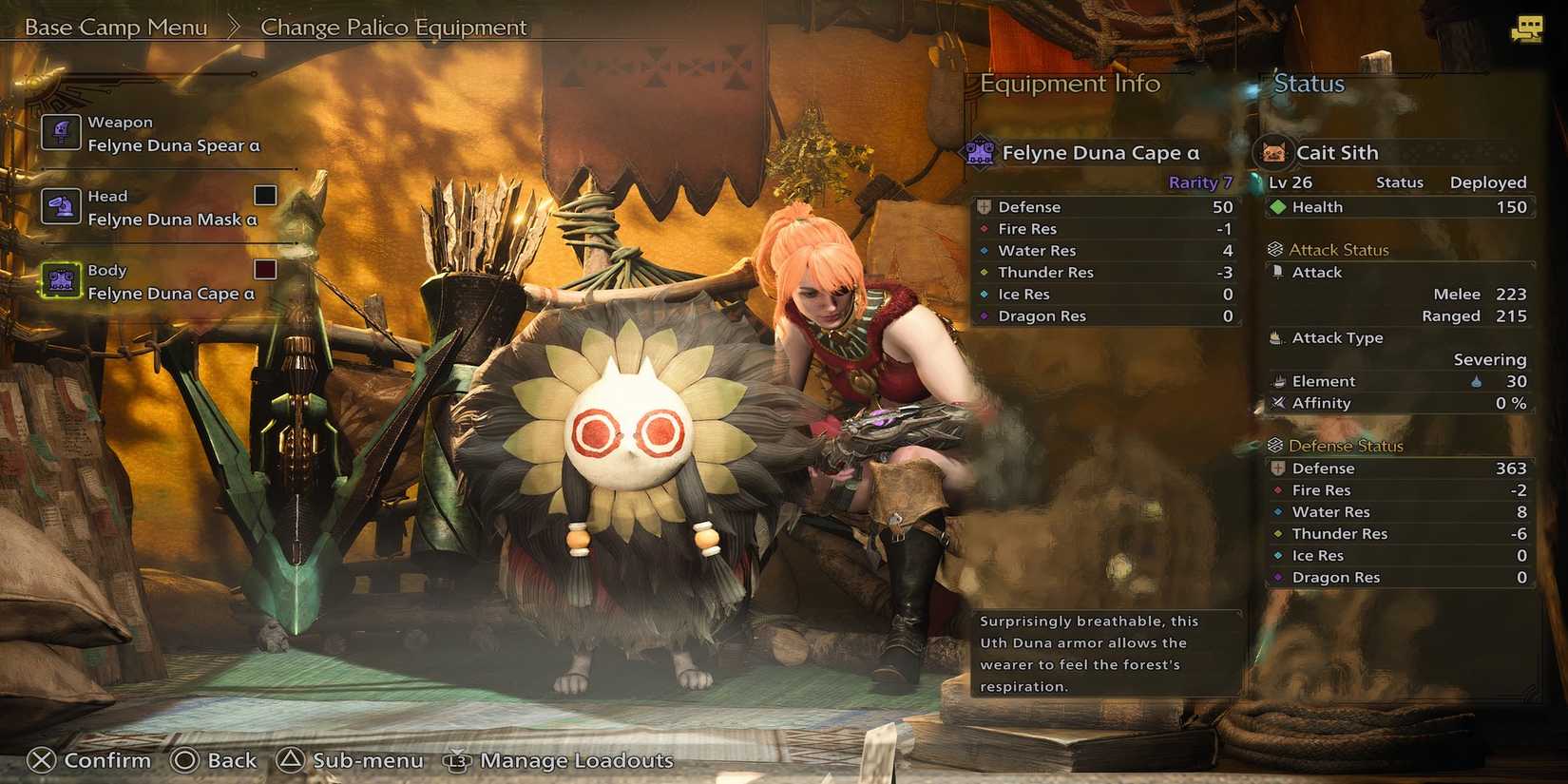Click the Head slot mask icon
1568x784 pixels.
point(60,205)
